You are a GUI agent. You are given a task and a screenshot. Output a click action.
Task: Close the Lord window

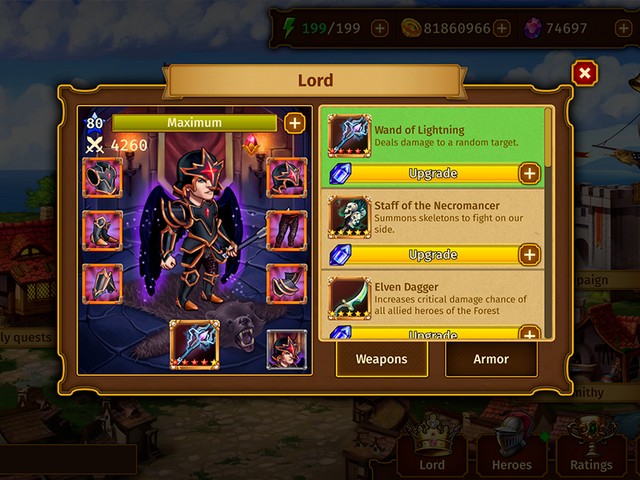(x=585, y=73)
